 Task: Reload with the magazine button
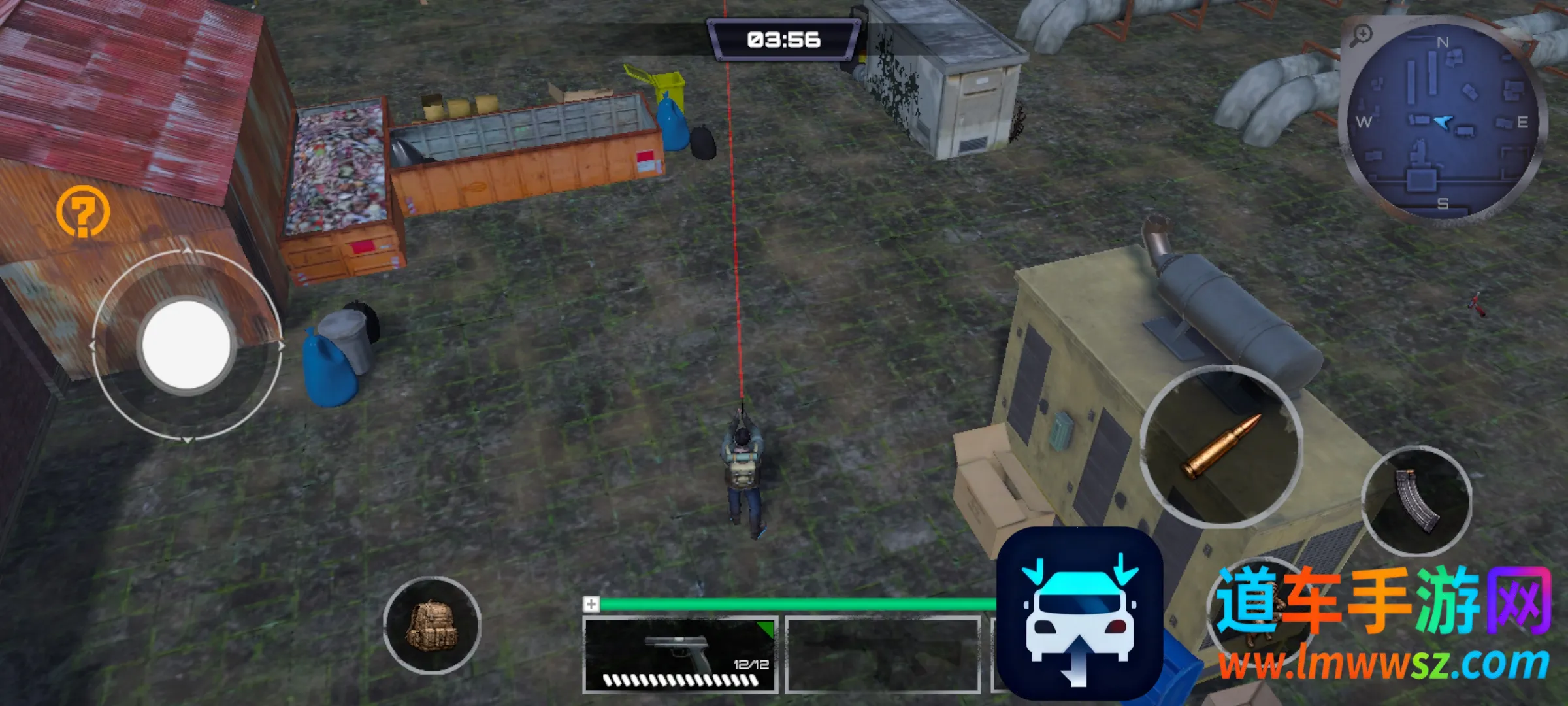coord(1416,501)
